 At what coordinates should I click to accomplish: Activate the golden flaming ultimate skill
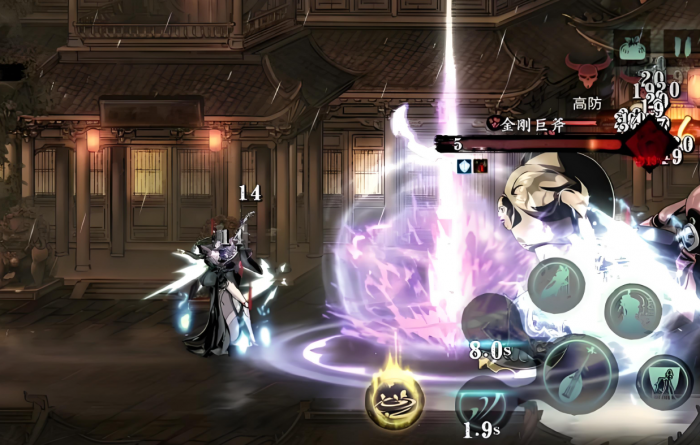394,397
